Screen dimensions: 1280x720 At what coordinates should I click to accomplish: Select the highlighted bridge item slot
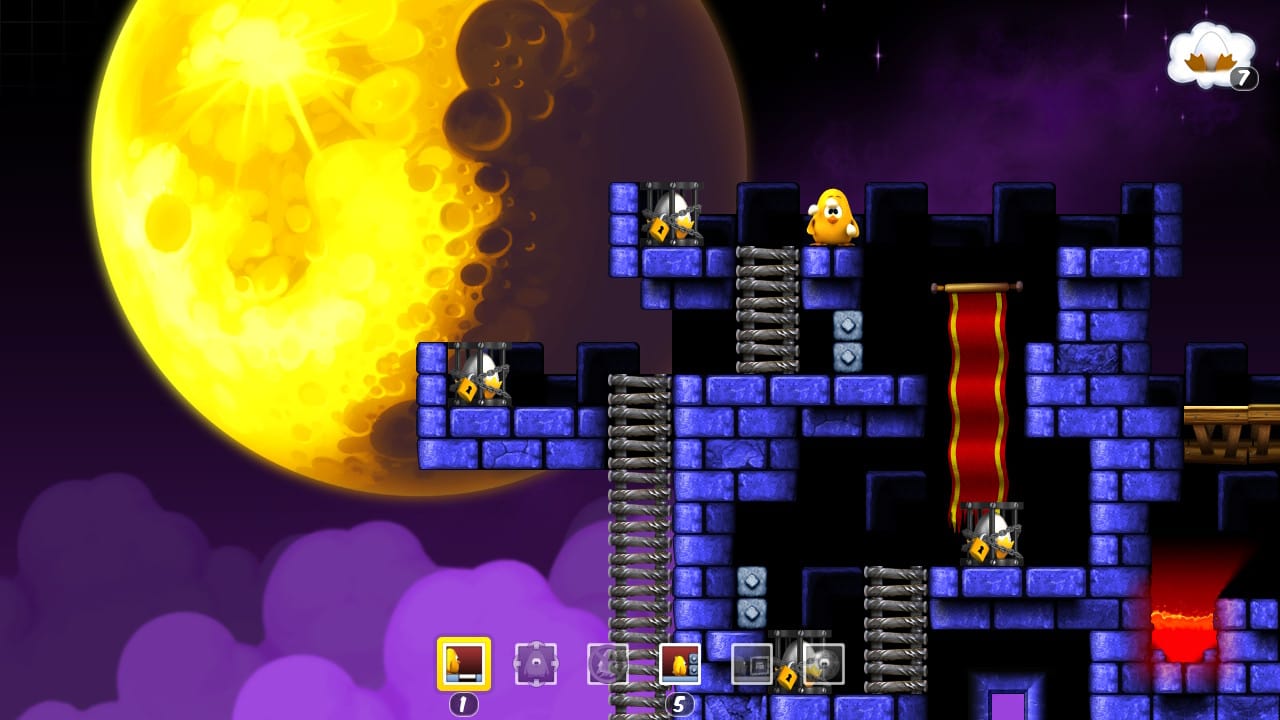pyautogui.click(x=465, y=662)
